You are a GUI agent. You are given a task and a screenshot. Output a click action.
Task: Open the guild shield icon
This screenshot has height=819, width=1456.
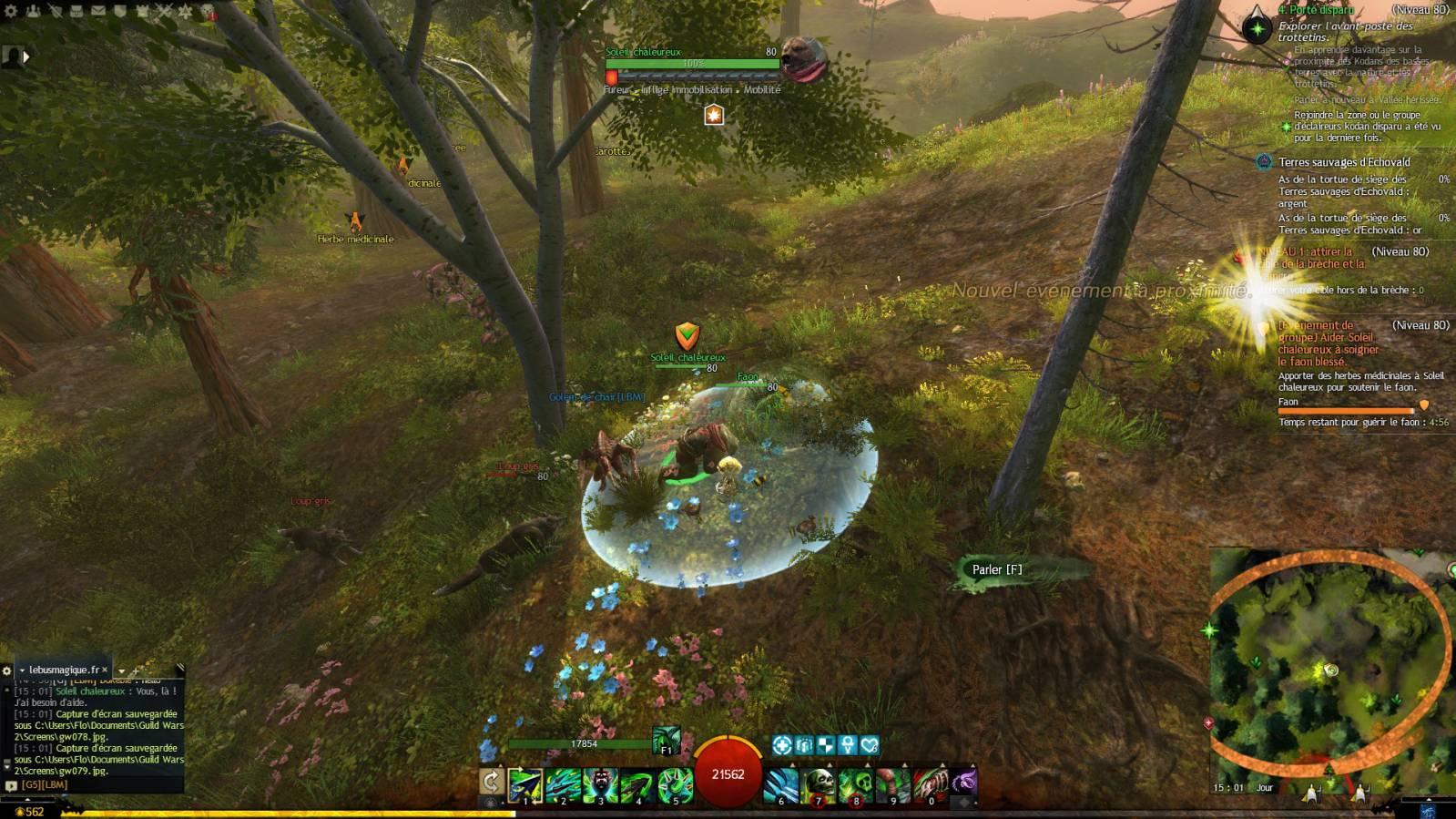(120, 12)
